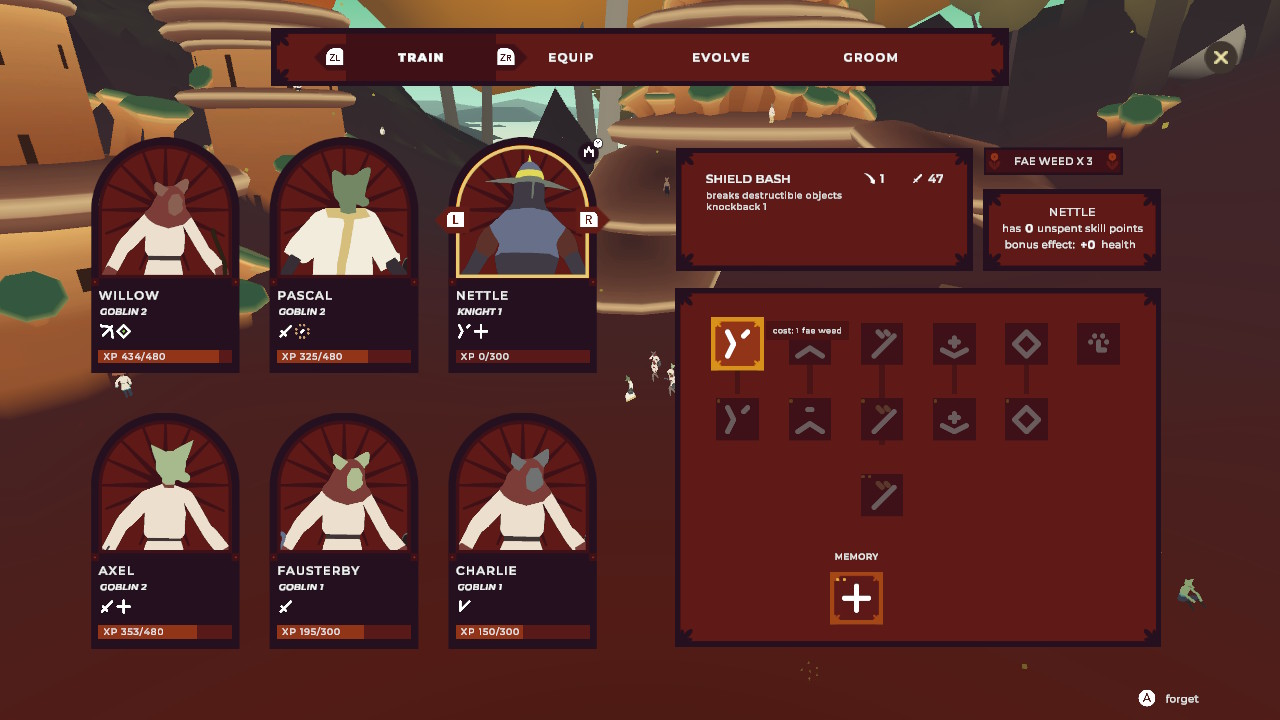
Task: Select Fausterby's character card
Action: pyautogui.click(x=343, y=520)
